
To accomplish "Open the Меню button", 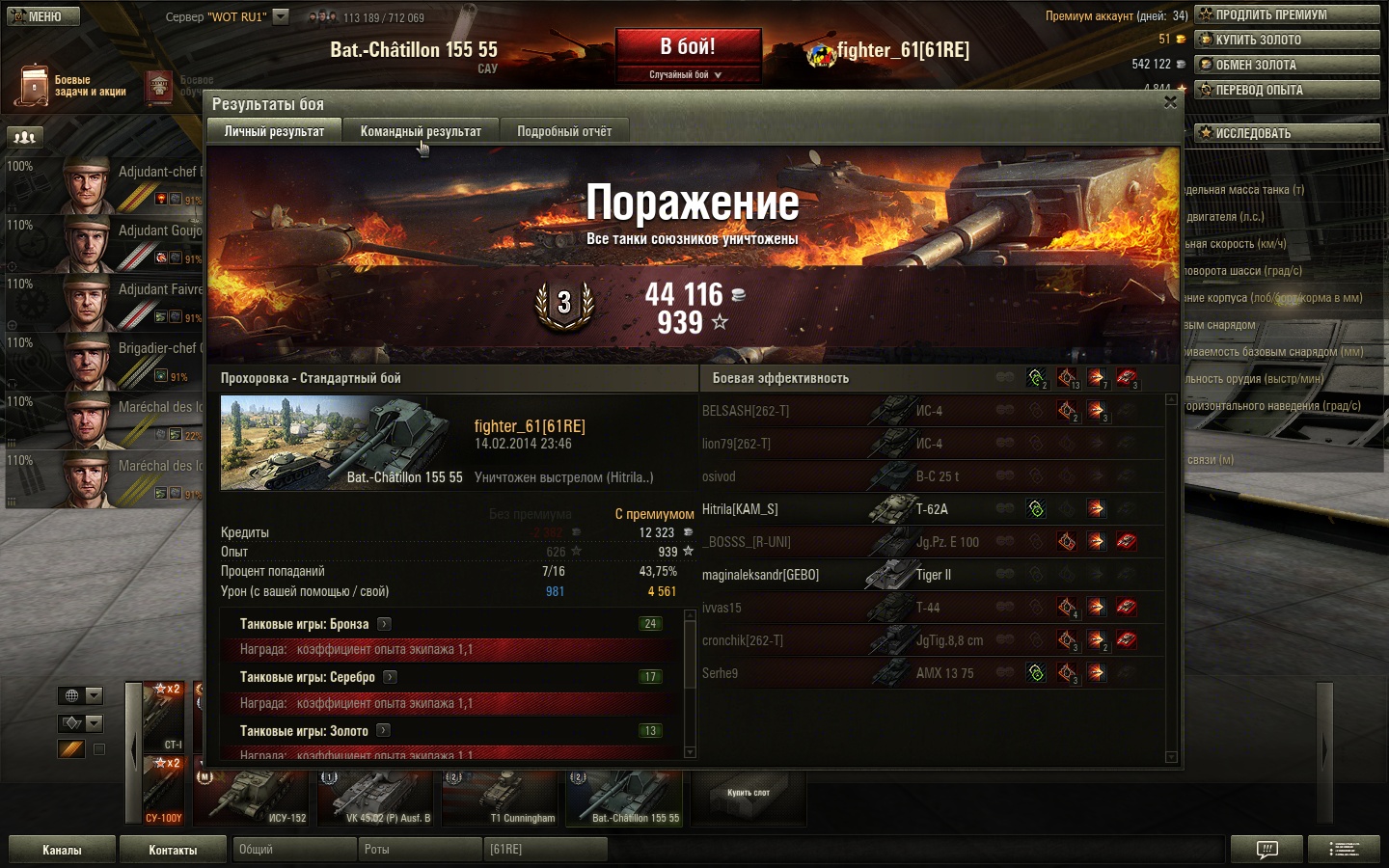I will point(42,16).
